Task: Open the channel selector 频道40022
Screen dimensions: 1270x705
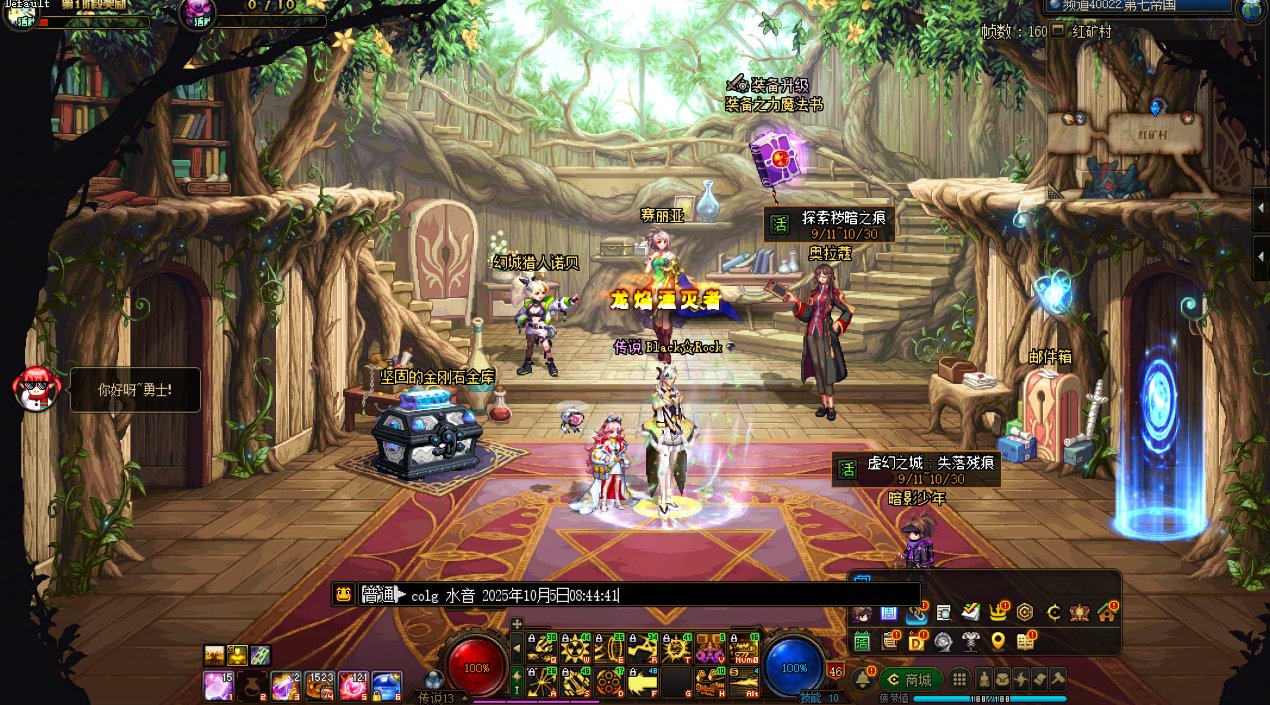Action: (1138, 6)
